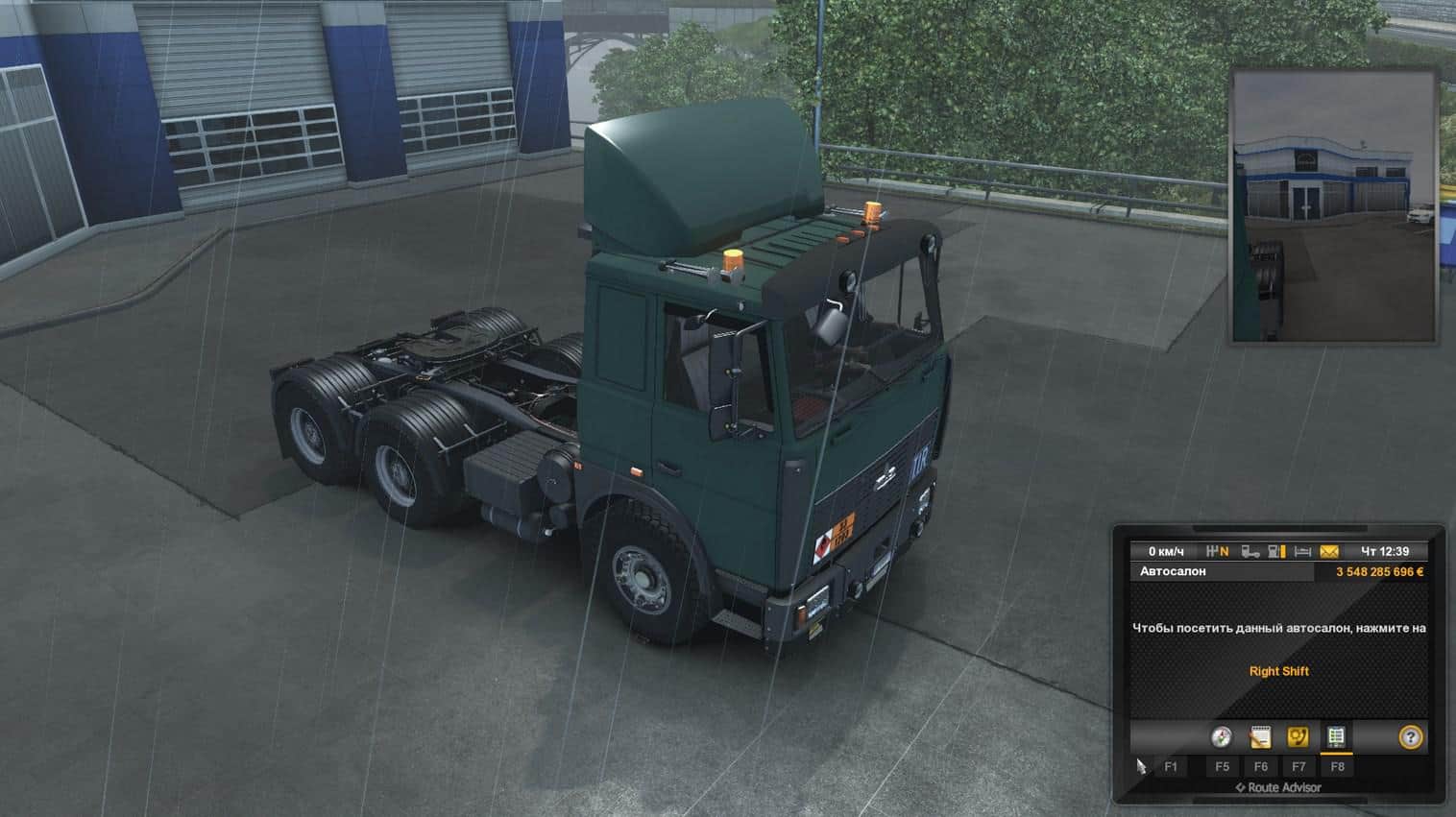The width and height of the screenshot is (1456, 817).
Task: Open the compass navigation tab in Route Advisor
Action: pyautogui.click(x=1221, y=737)
